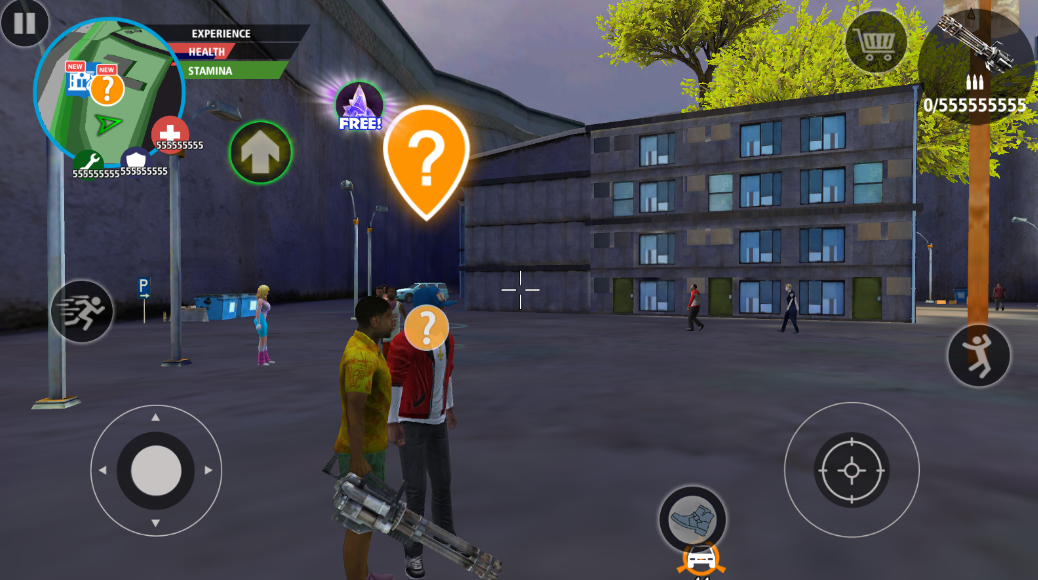Call a vehicle with the car icon
The width and height of the screenshot is (1038, 580).
point(701,561)
